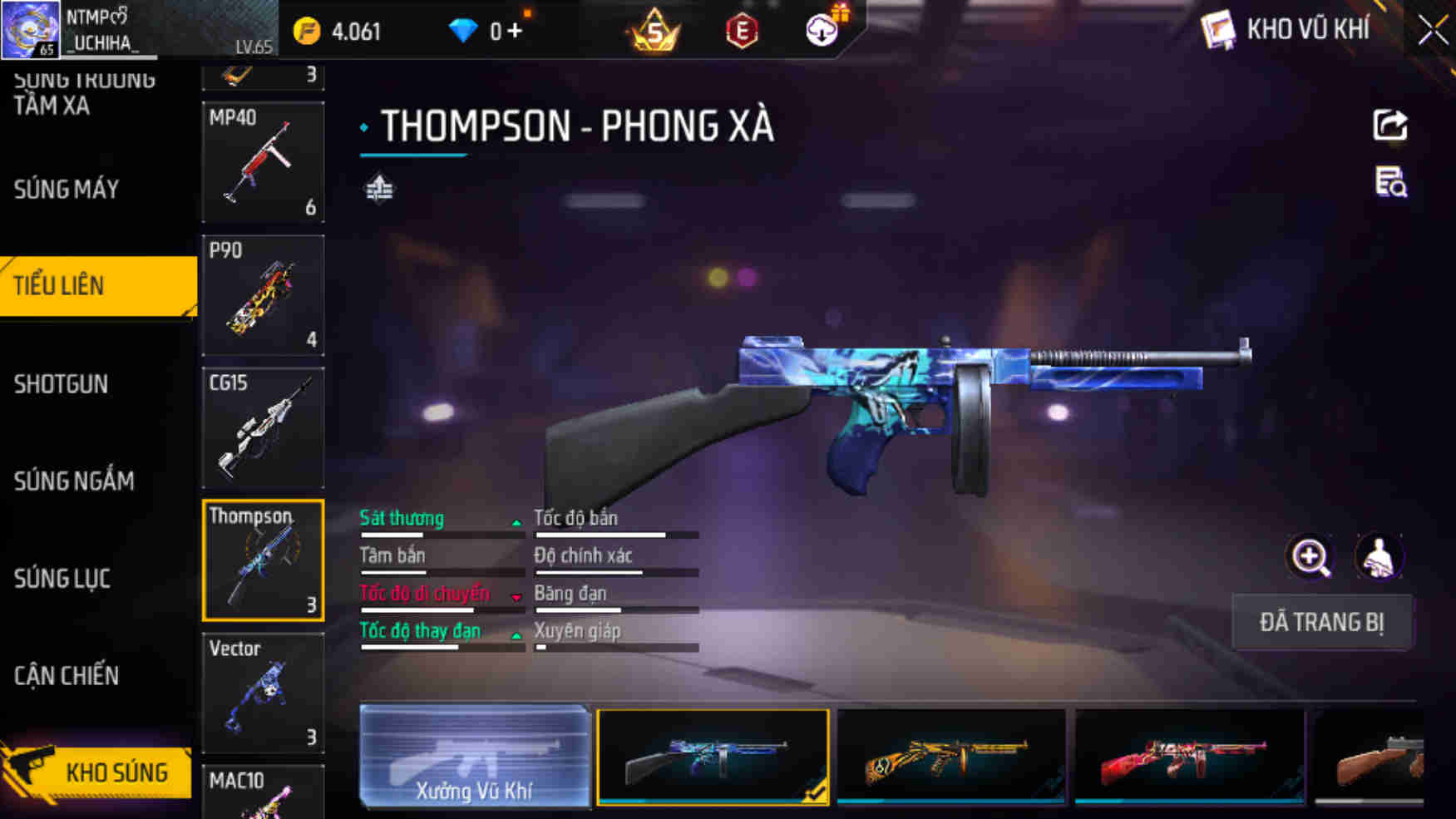The height and width of the screenshot is (819, 1456).
Task: Click the gold coin currency icon
Action: pos(306,30)
